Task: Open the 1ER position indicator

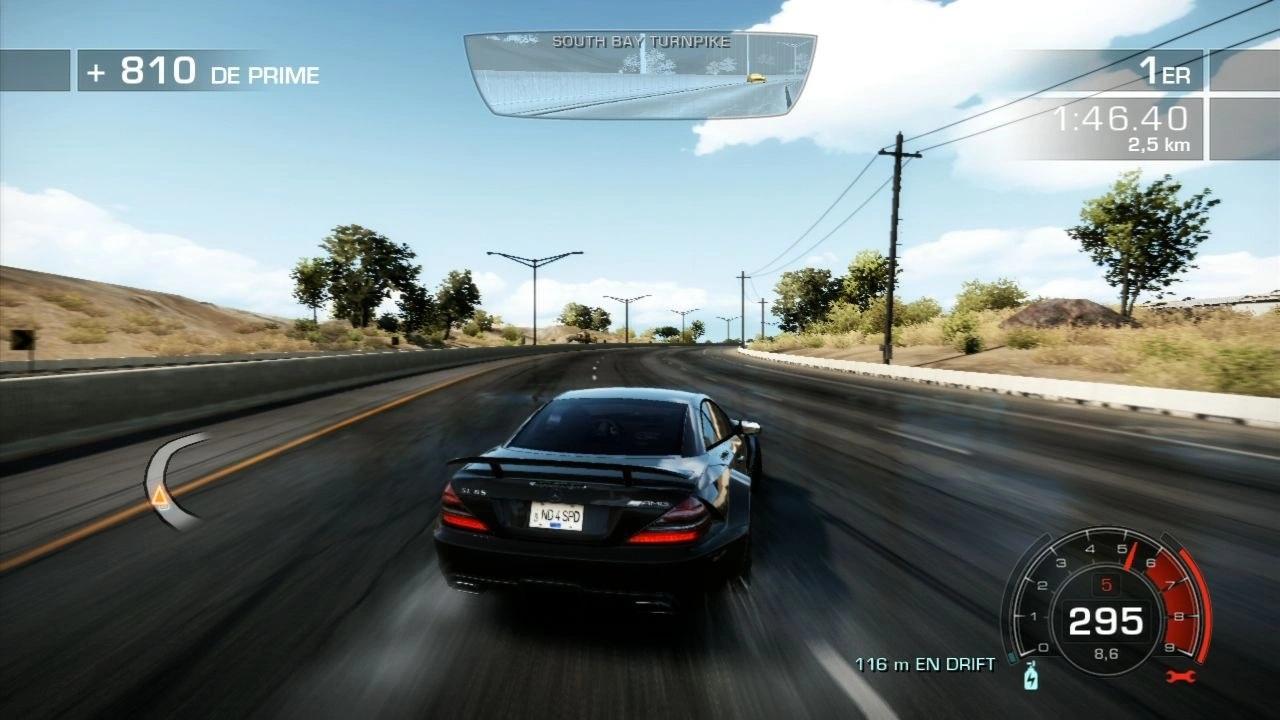Action: [1164, 70]
